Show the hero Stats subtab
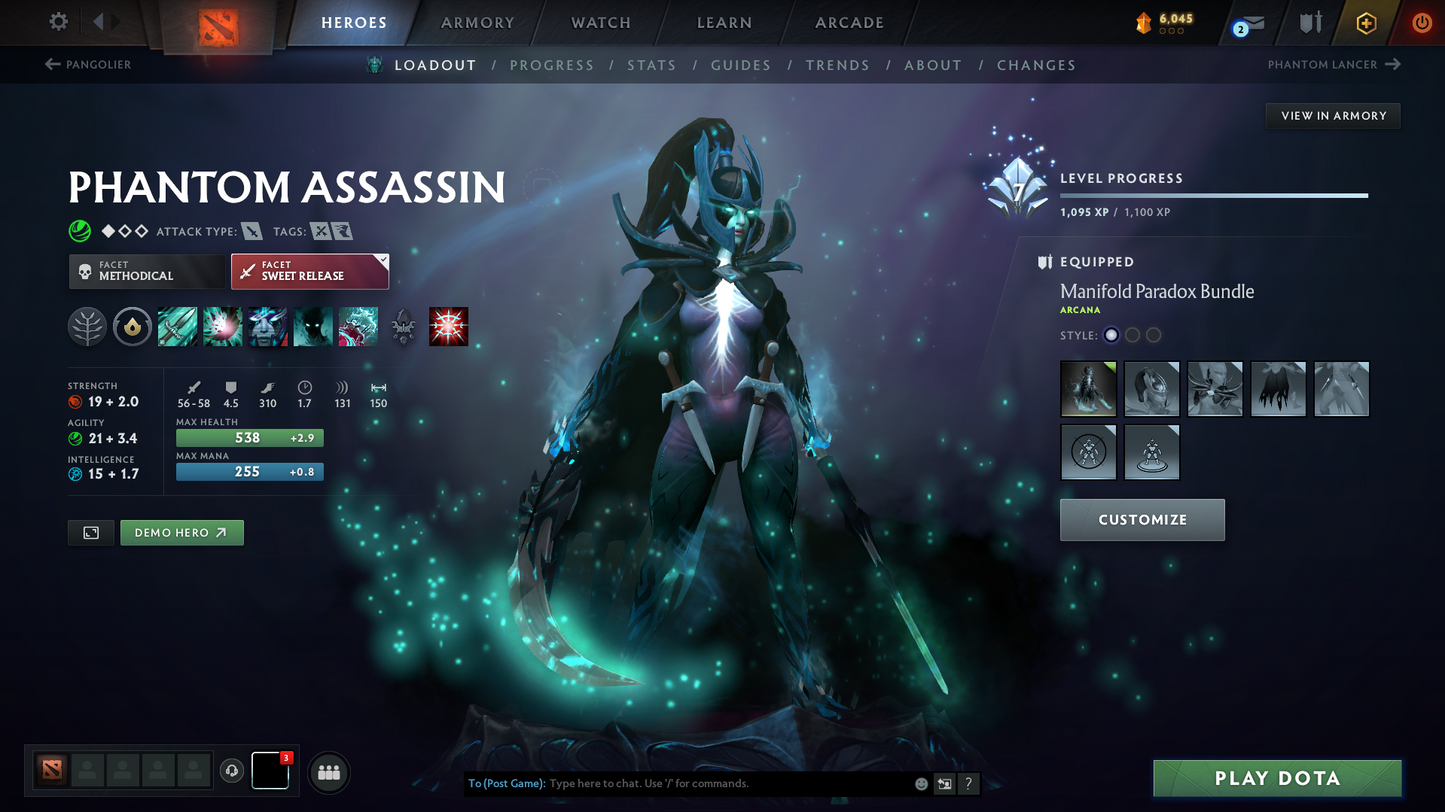The image size is (1445, 812). click(652, 65)
